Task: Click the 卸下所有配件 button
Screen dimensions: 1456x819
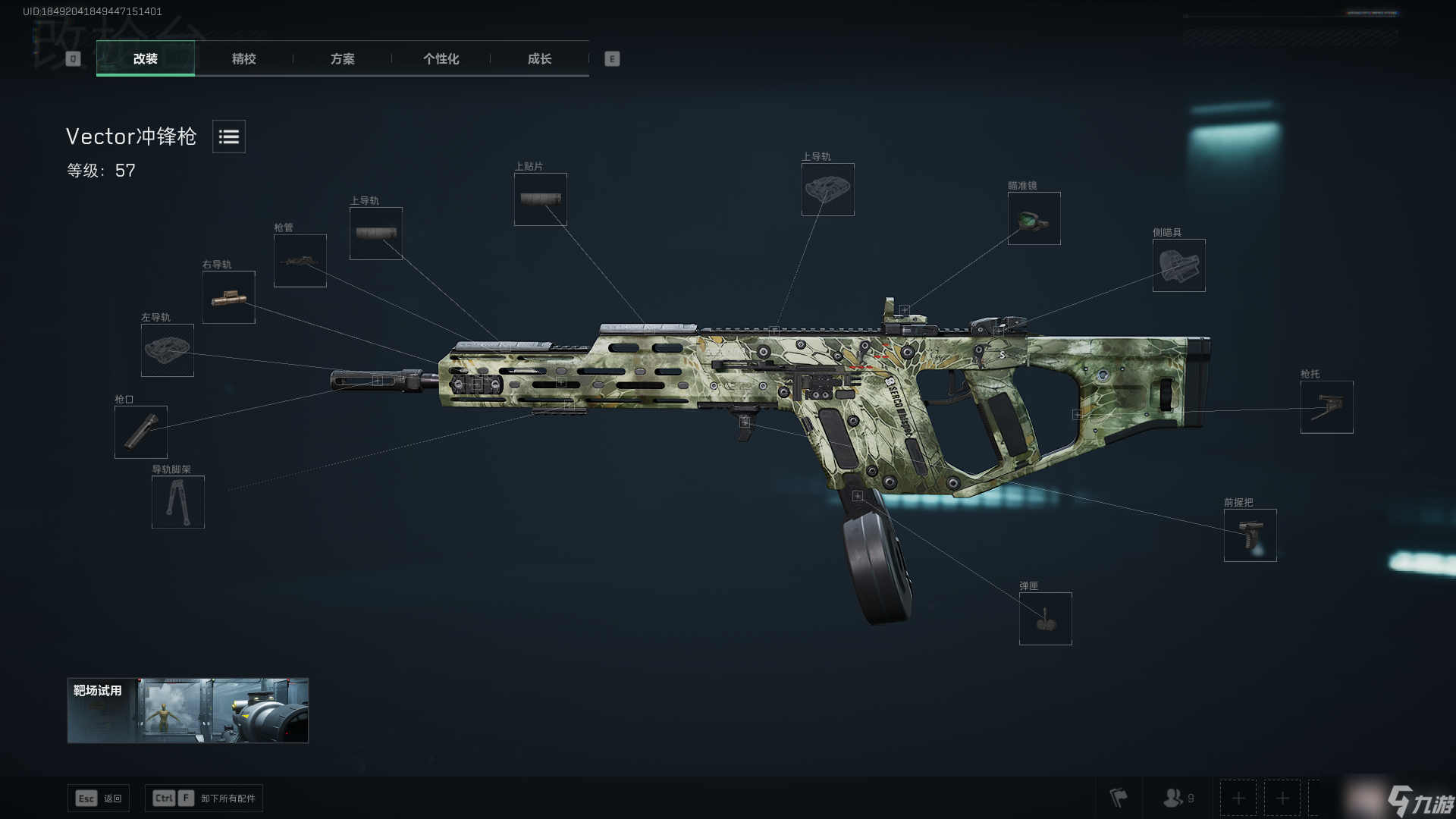Action: point(204,799)
